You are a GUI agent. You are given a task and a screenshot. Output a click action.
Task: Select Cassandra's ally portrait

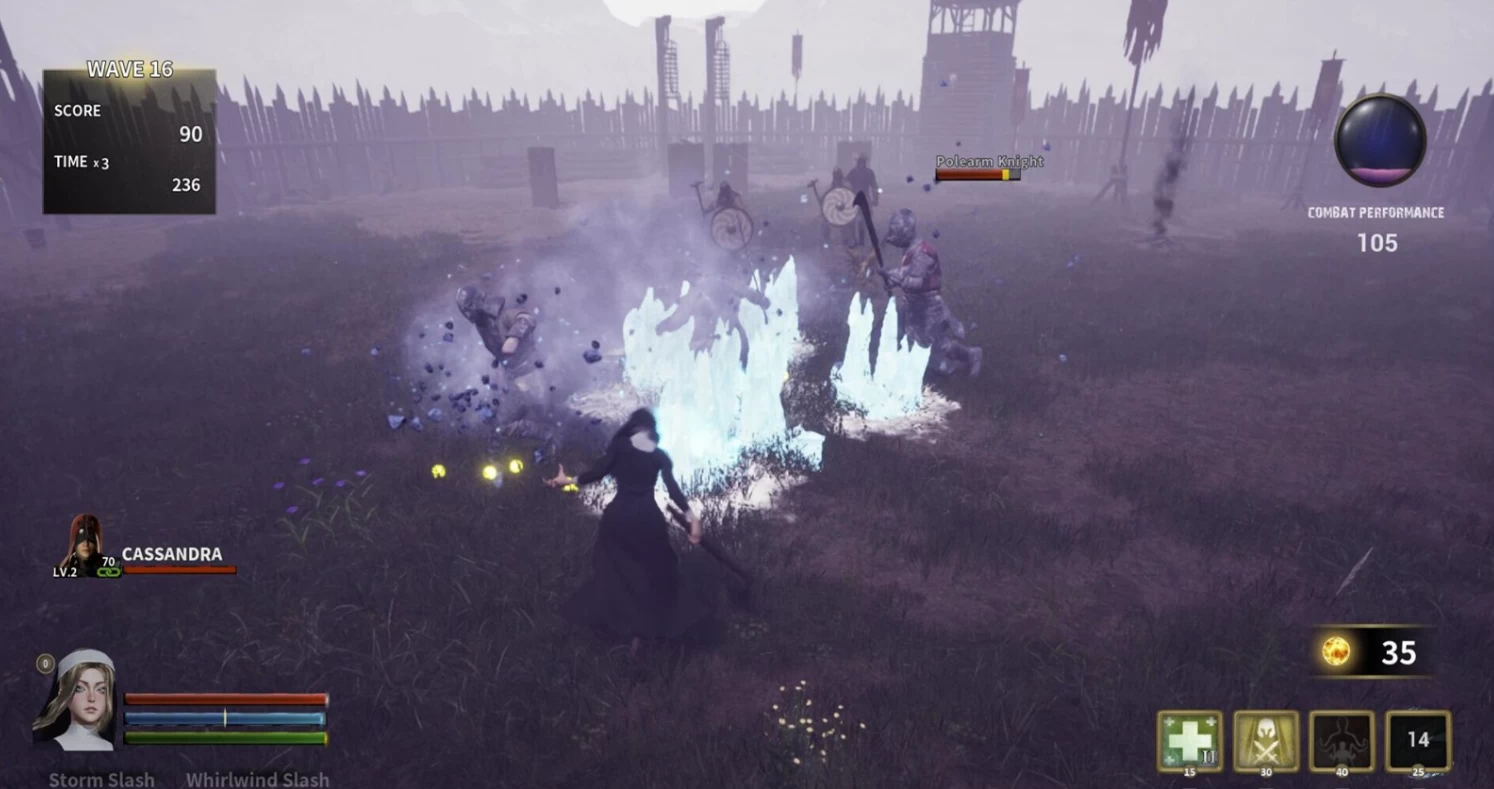click(85, 545)
